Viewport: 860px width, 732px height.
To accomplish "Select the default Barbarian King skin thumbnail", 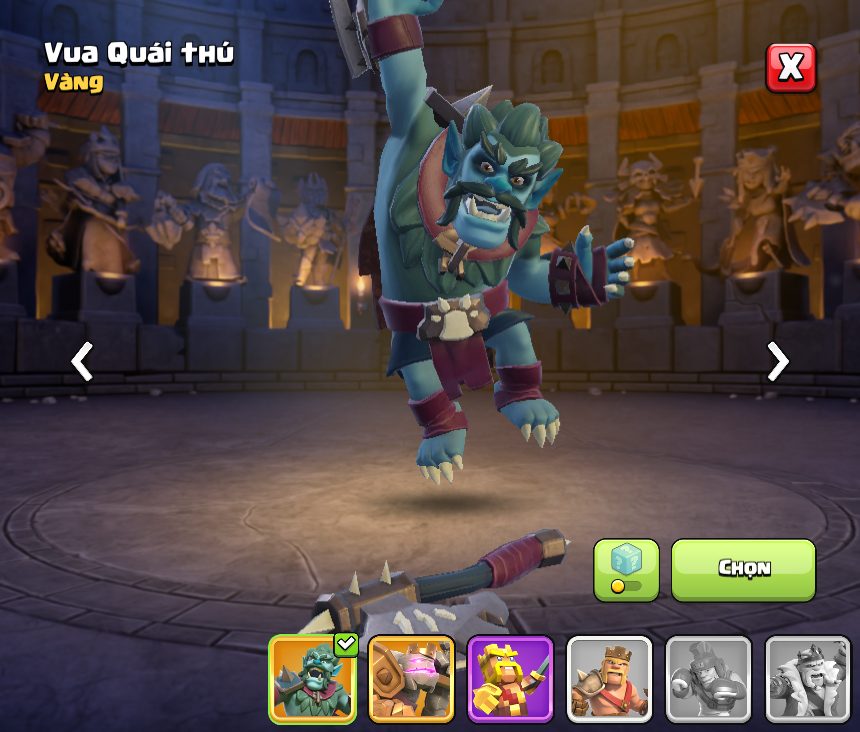I will point(609,679).
